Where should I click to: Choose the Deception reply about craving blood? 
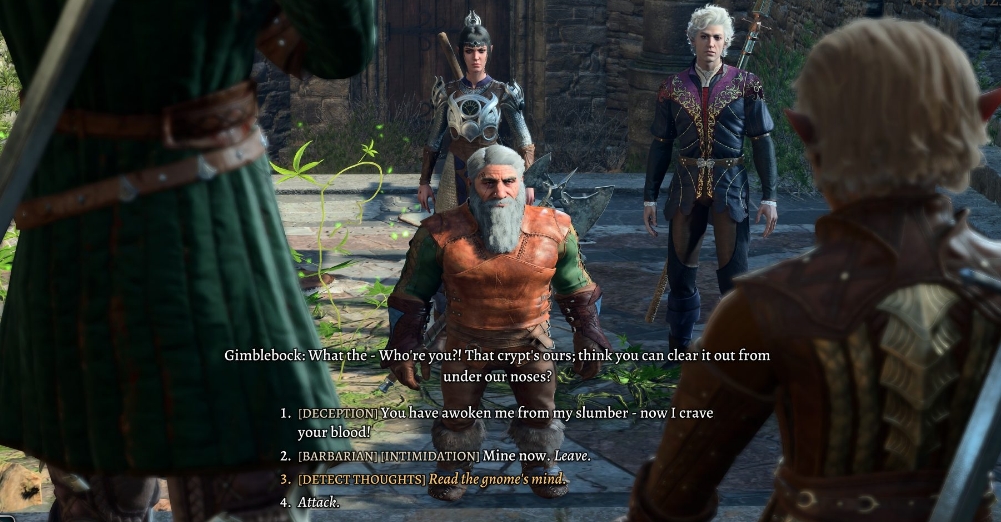pos(505,413)
